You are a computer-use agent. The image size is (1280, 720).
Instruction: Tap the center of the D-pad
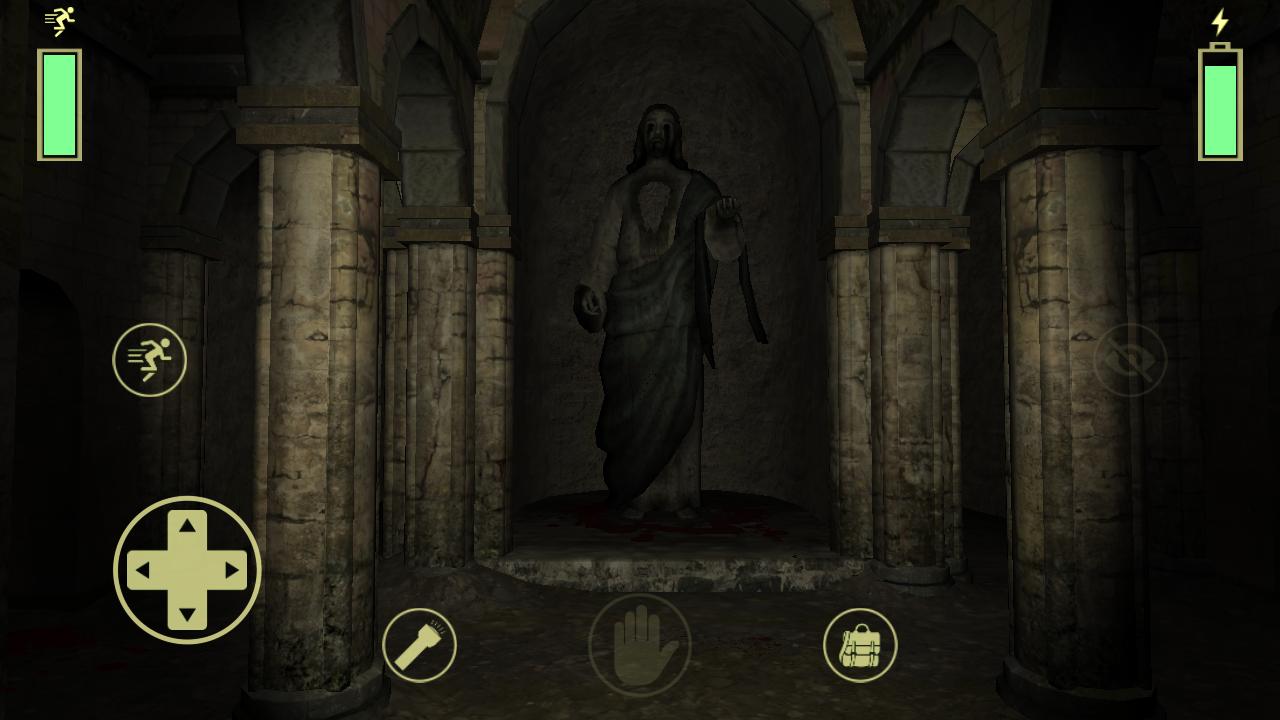point(186,570)
